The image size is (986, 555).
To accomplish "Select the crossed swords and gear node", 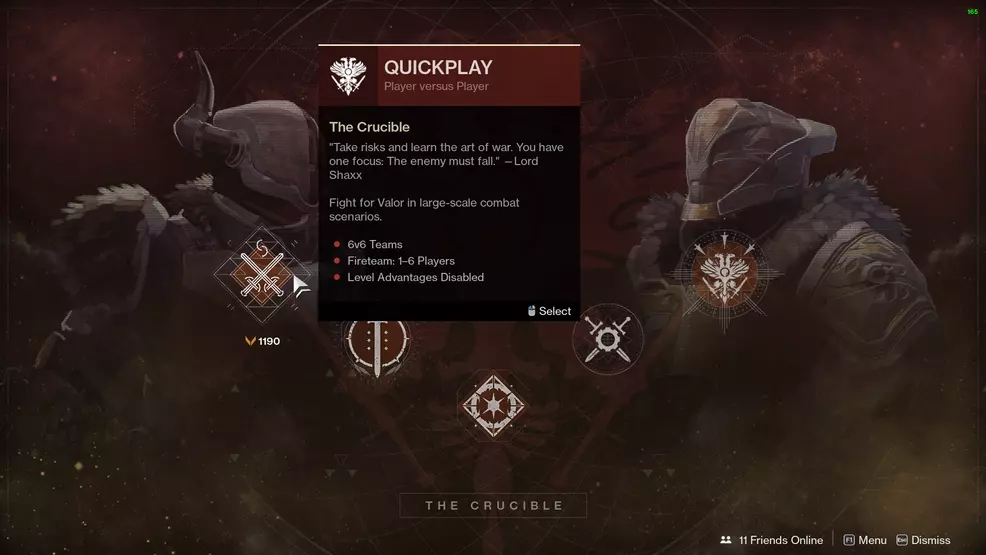I will click(x=607, y=340).
